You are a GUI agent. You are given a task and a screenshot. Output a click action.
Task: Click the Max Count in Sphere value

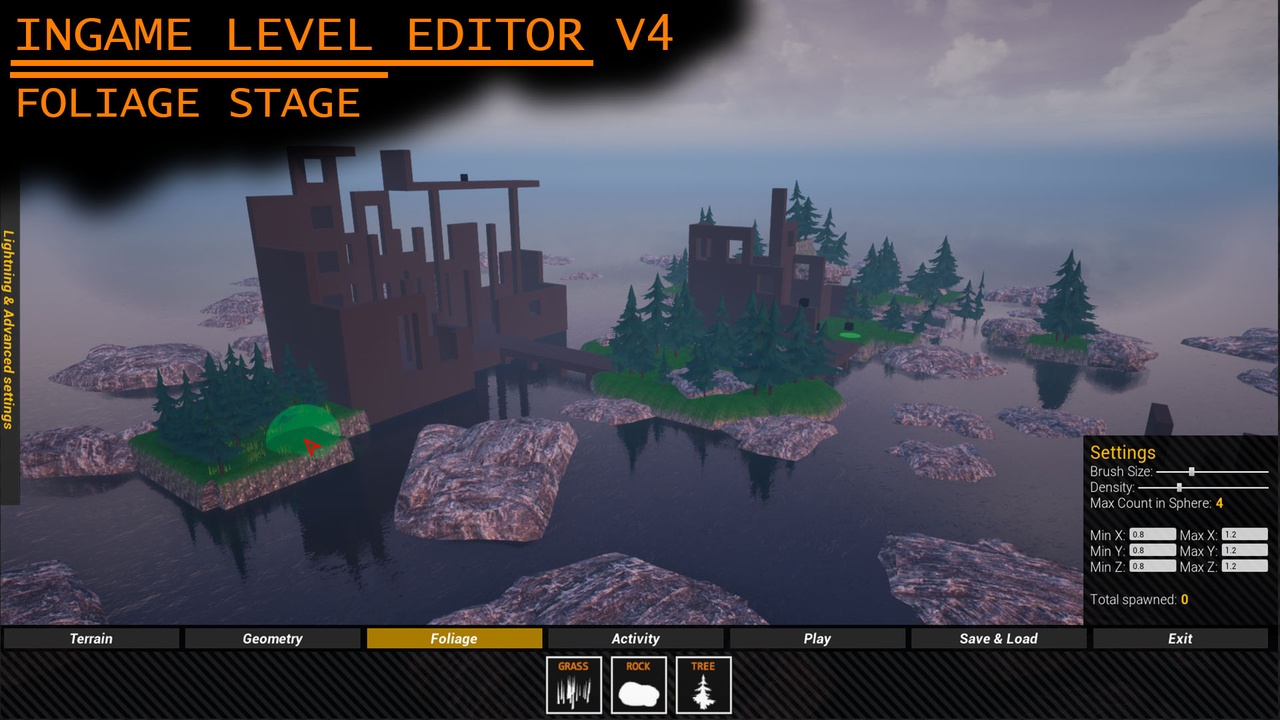[1219, 503]
